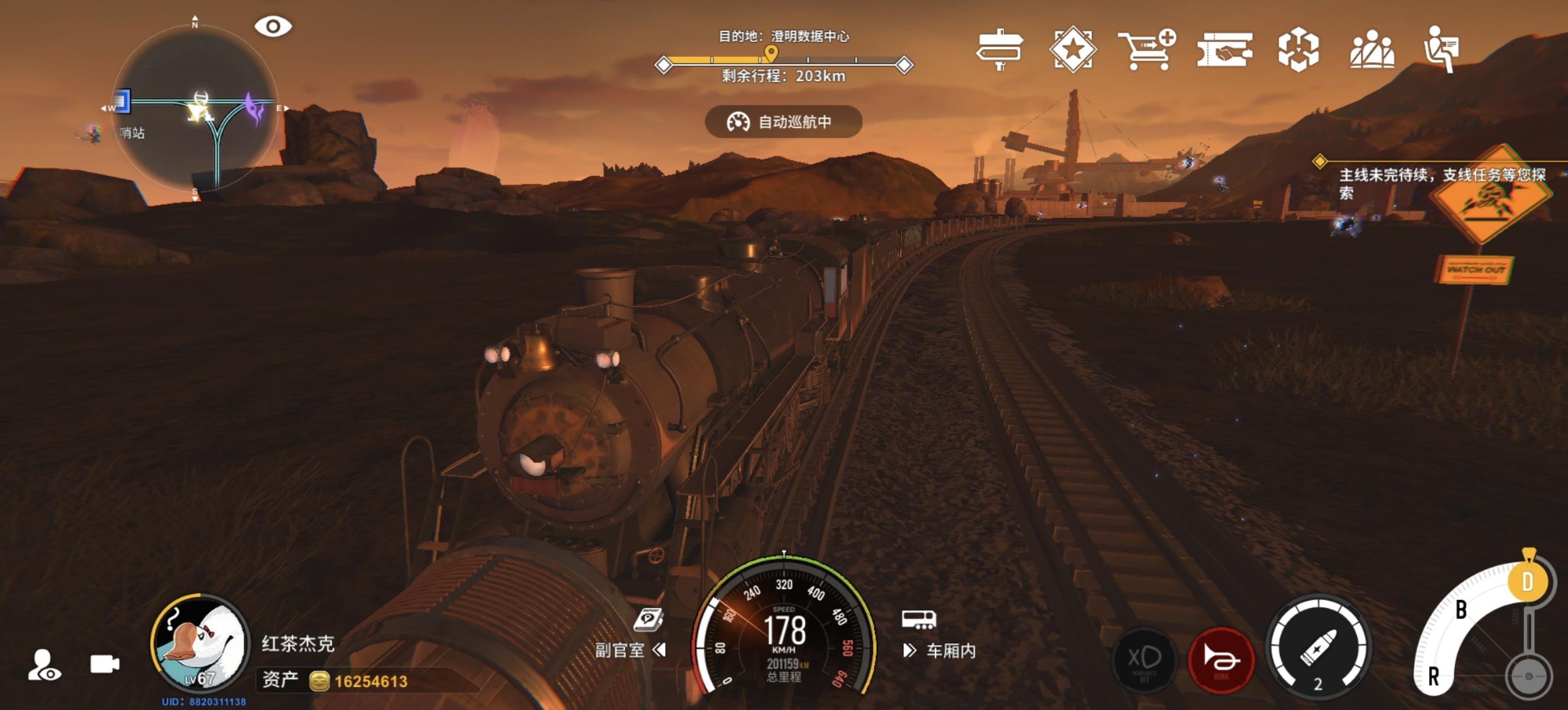Fire the bullet weapon button
The height and width of the screenshot is (710, 1568).
[x=1318, y=648]
